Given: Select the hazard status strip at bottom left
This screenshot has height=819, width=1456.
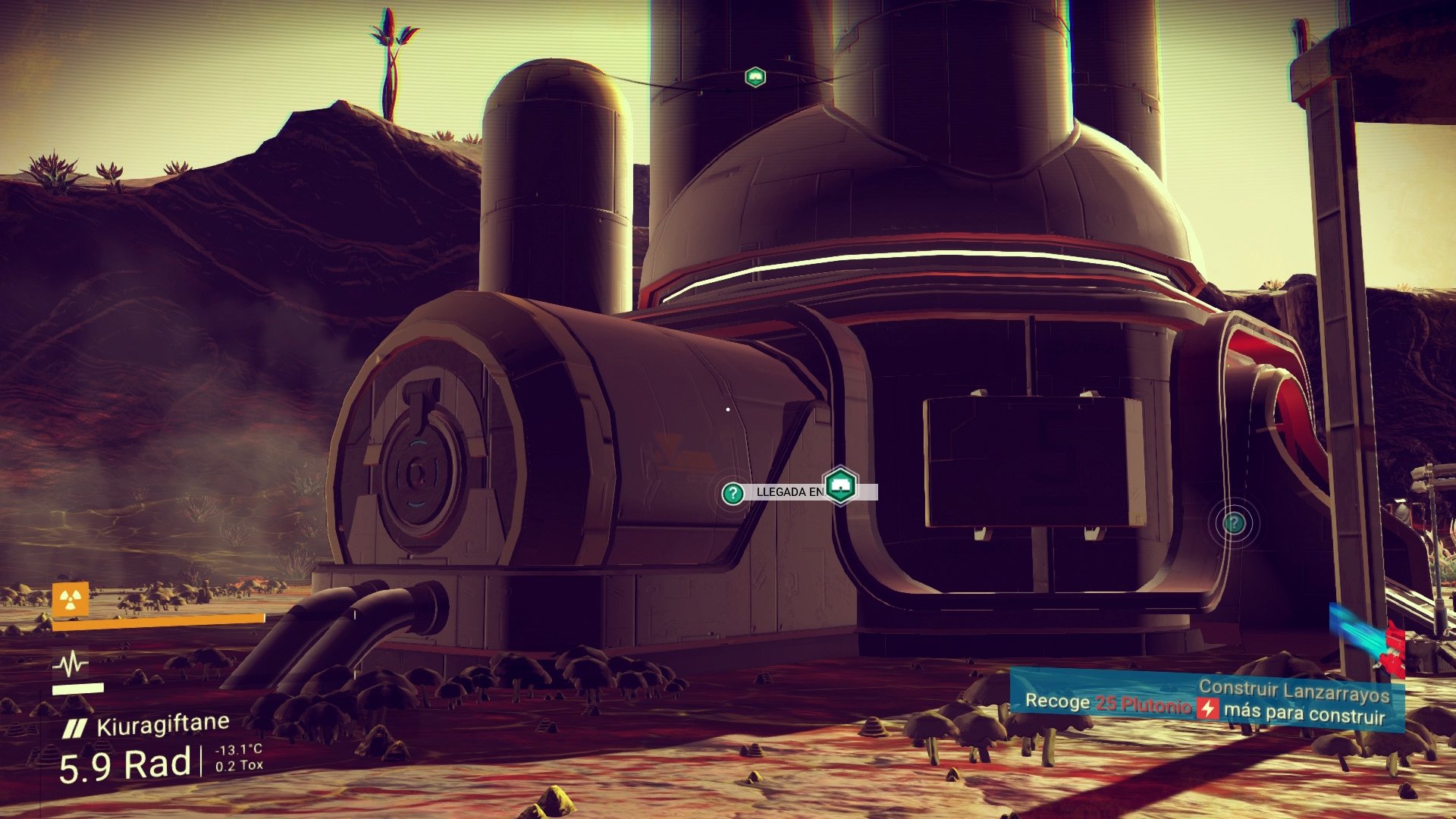Looking at the screenshot, I should click(x=152, y=619).
